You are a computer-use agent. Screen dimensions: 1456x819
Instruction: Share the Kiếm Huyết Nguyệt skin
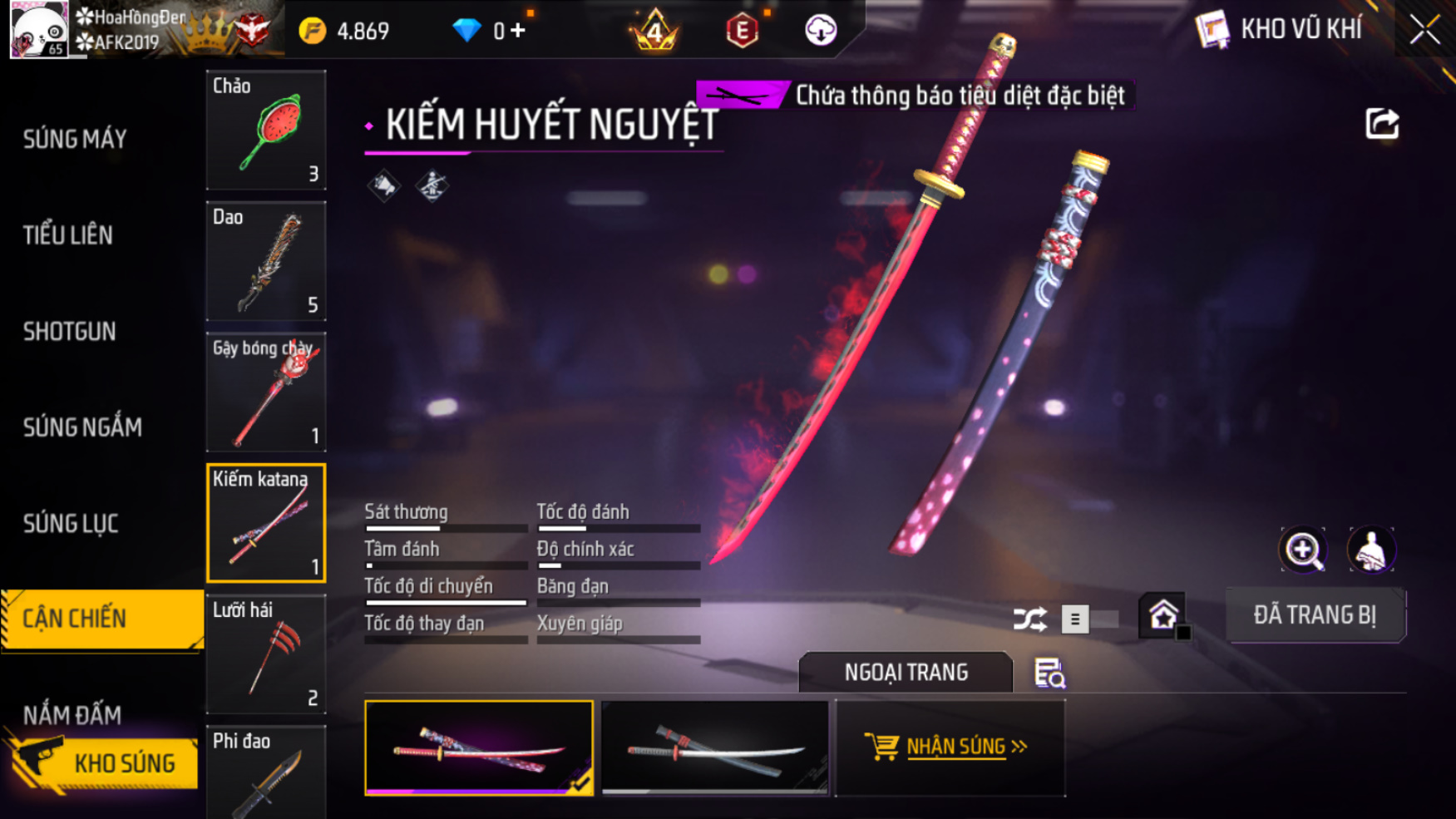pyautogui.click(x=1382, y=125)
